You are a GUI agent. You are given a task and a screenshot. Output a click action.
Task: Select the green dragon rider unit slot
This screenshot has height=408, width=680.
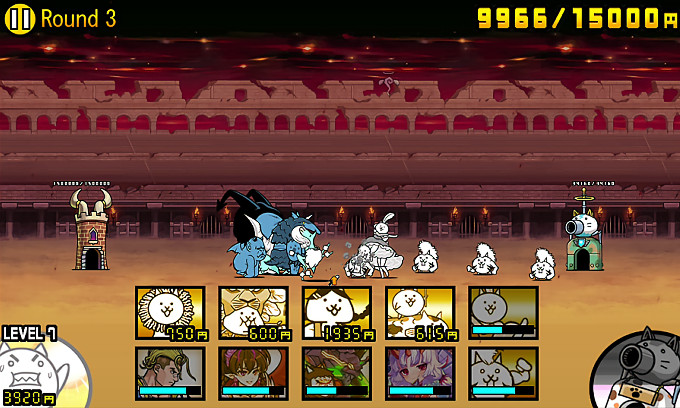point(336,373)
